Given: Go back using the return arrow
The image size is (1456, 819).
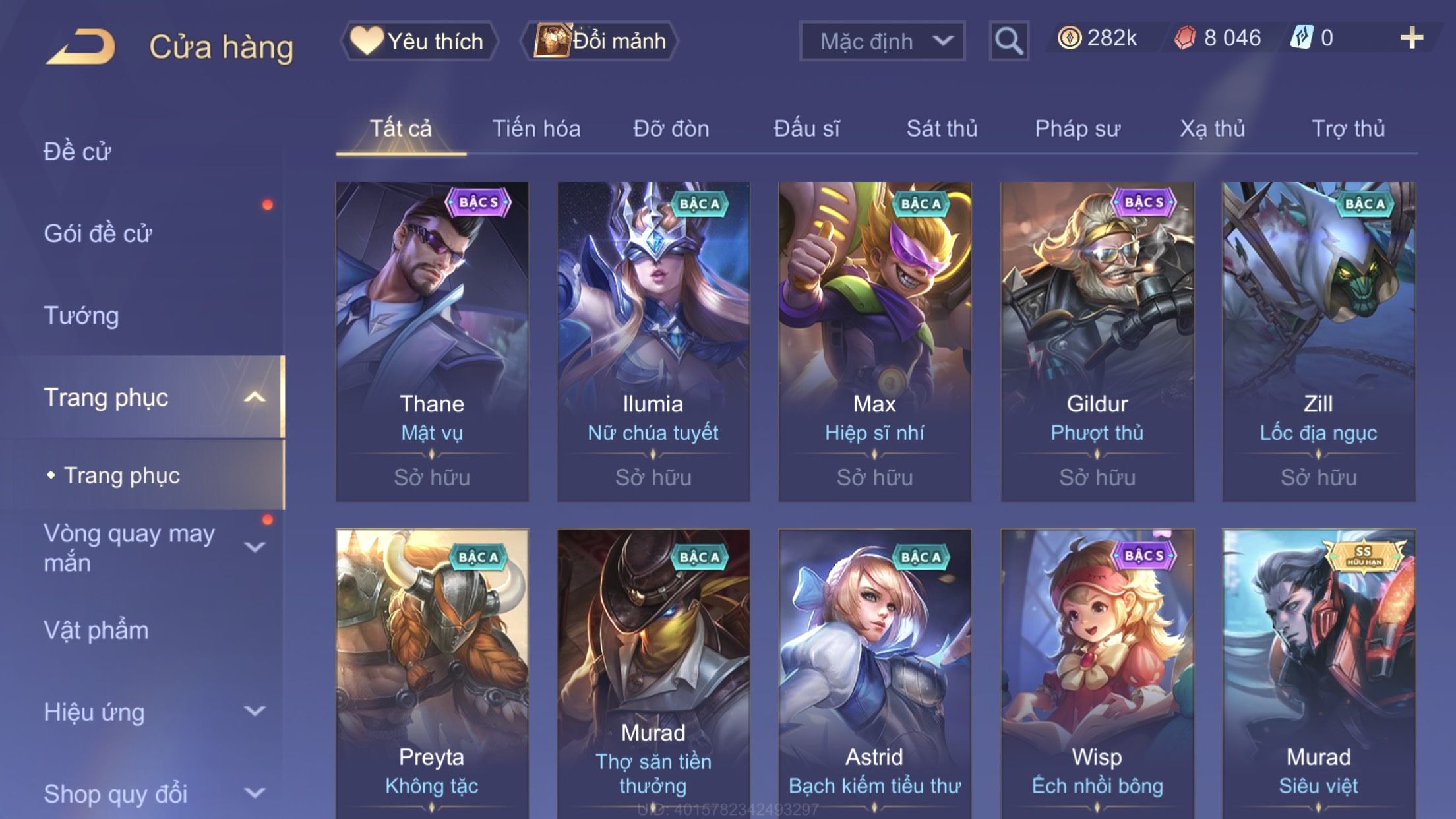Looking at the screenshot, I should (x=81, y=46).
